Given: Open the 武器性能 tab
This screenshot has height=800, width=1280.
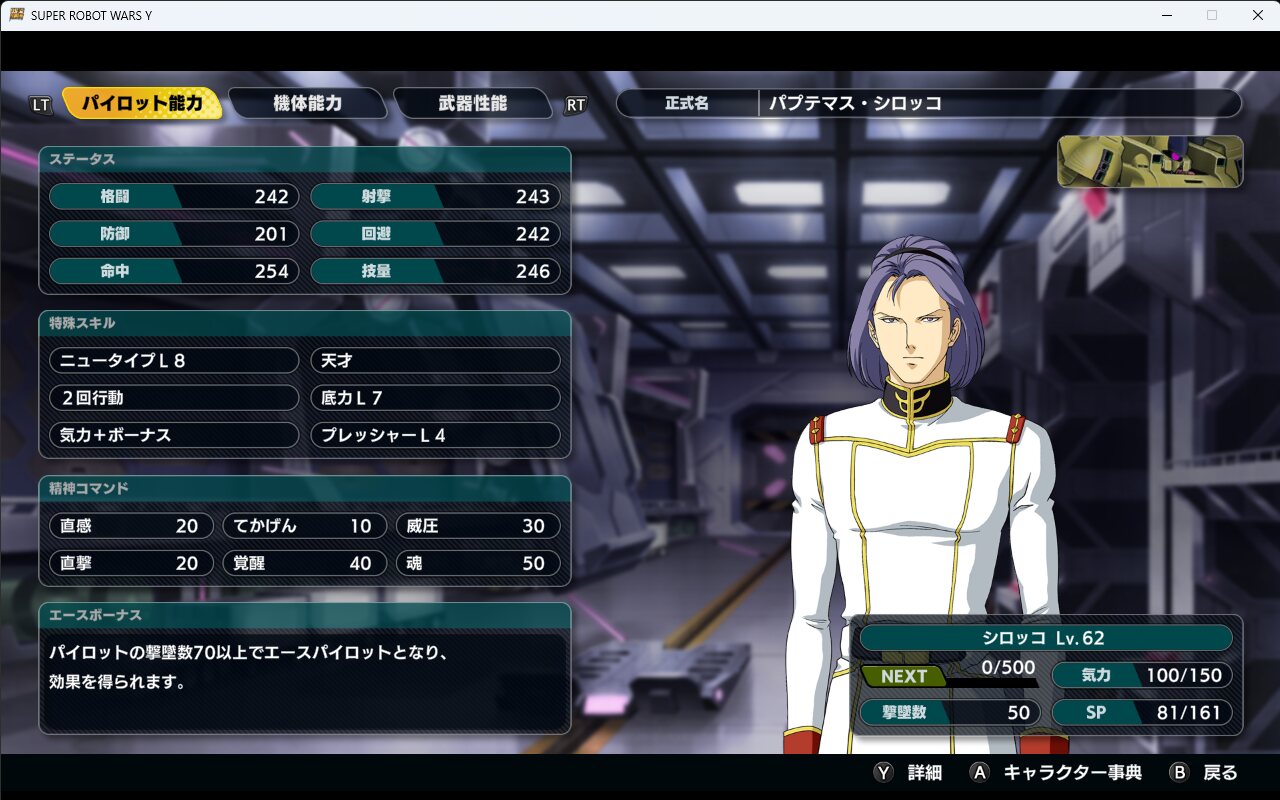Looking at the screenshot, I should (472, 103).
